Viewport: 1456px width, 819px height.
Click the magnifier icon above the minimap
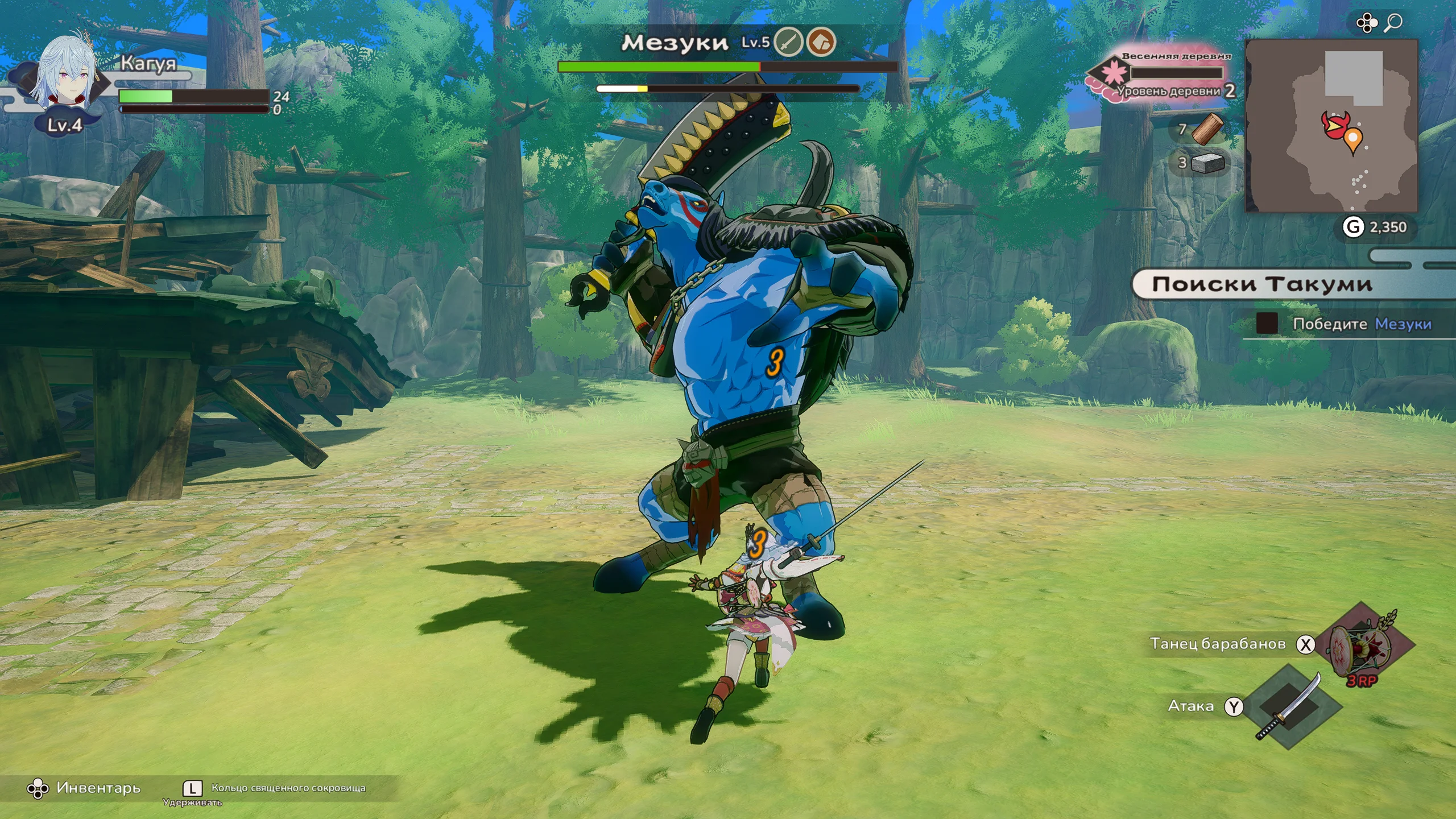(x=1393, y=23)
